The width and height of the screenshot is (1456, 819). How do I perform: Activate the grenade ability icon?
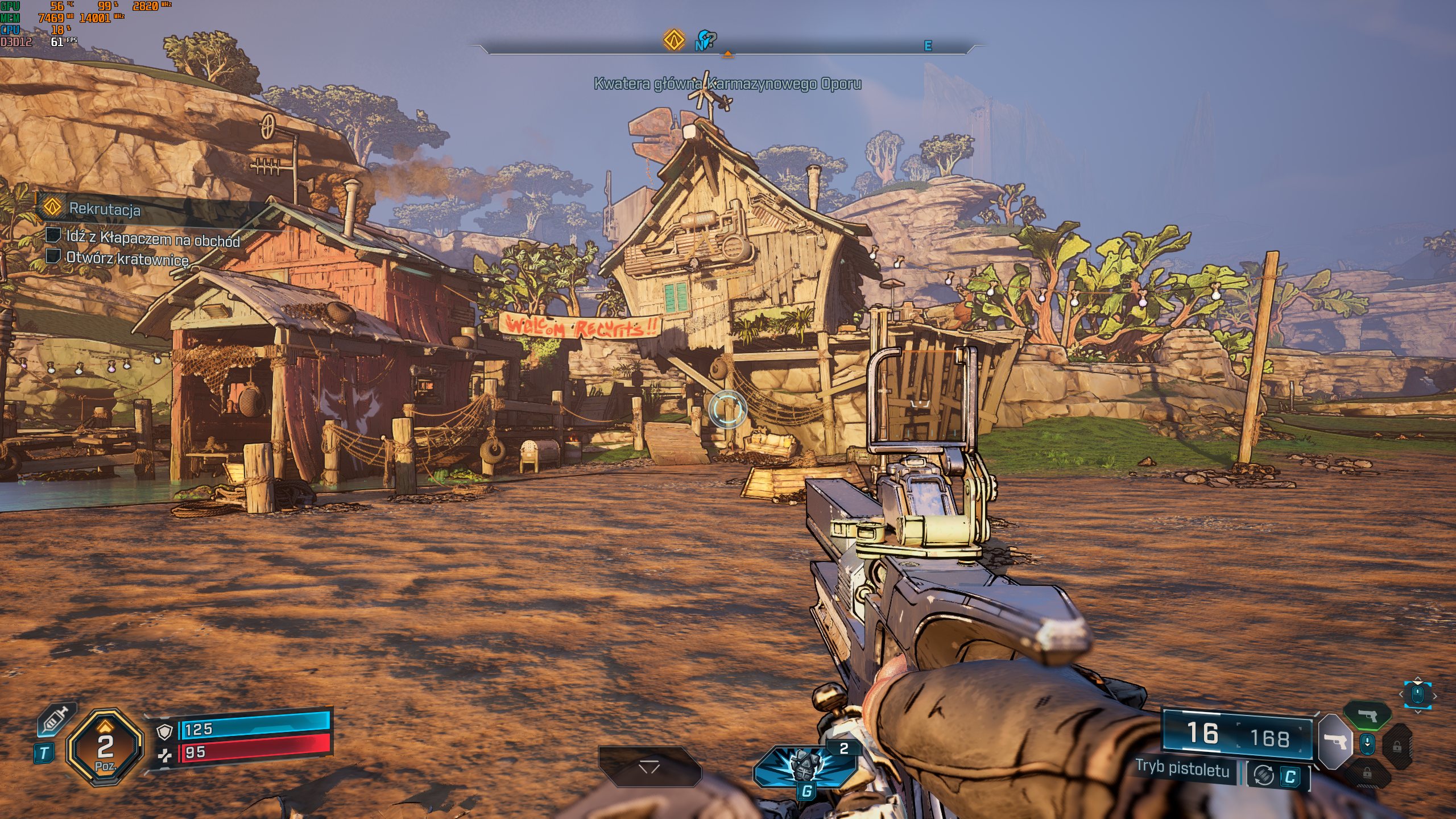(x=804, y=764)
